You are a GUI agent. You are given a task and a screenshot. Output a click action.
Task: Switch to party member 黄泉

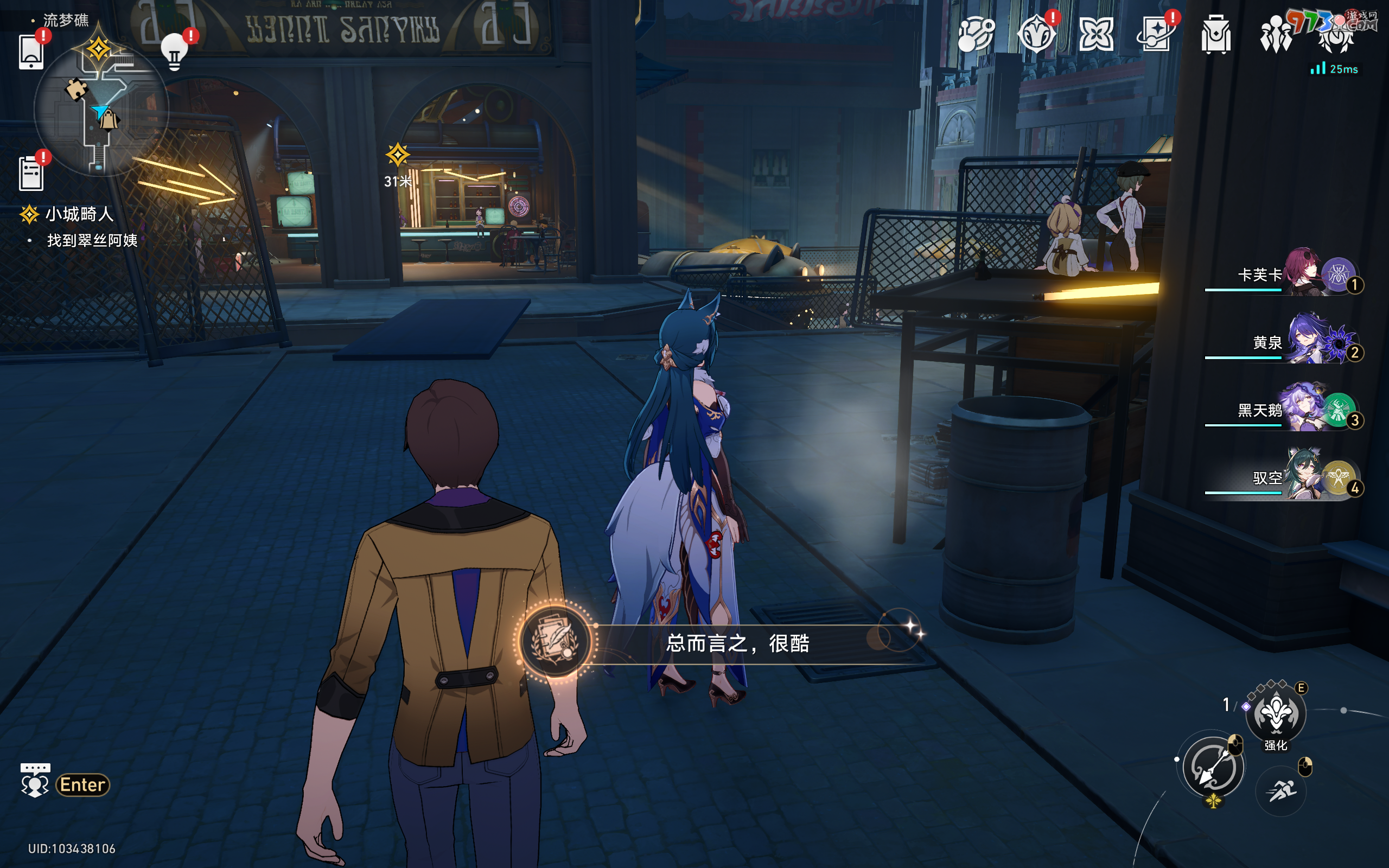click(1304, 342)
